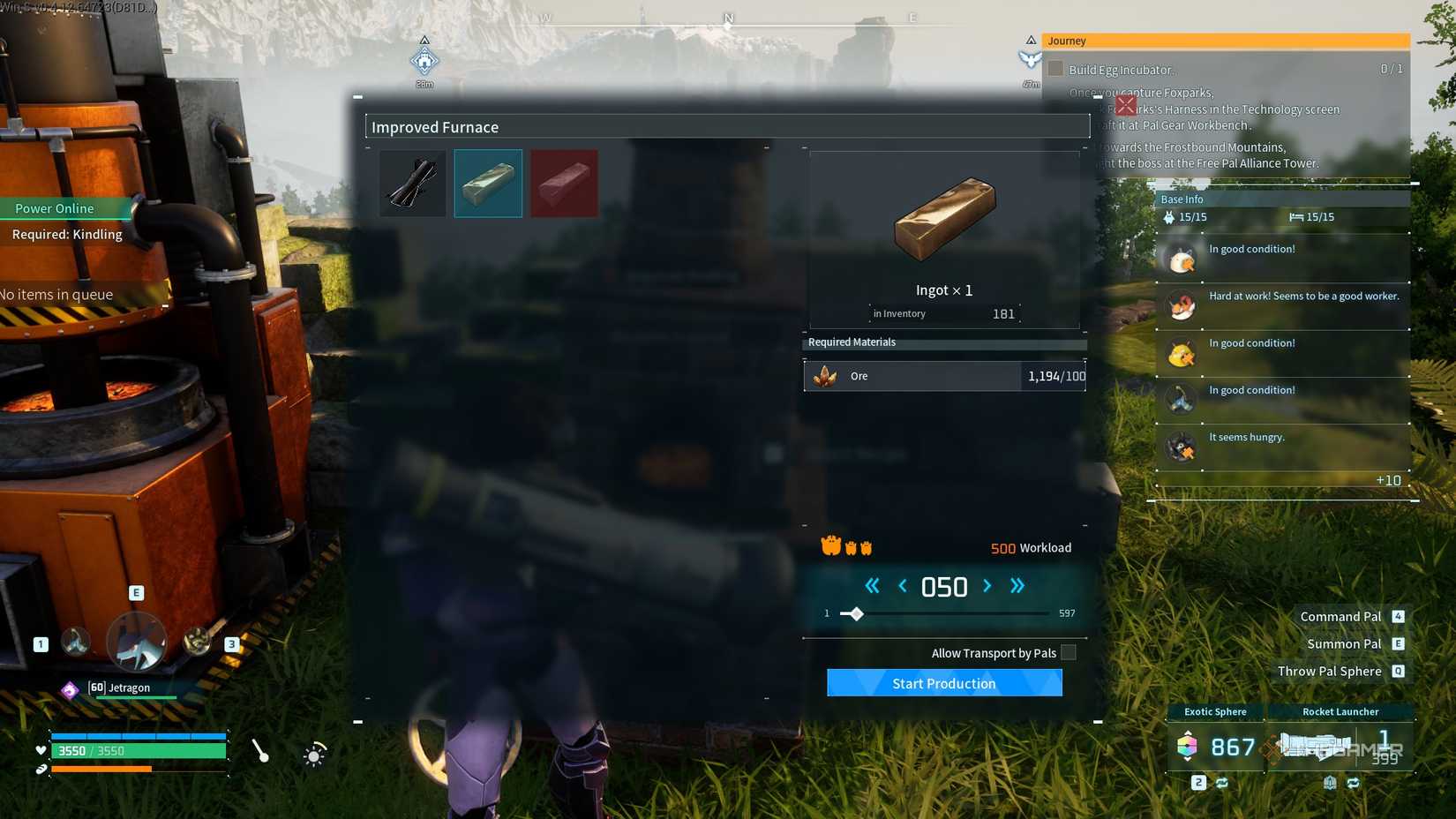Click the Exotic Sphere icon showing 867
Image resolution: width=1456 pixels, height=819 pixels.
[1187, 747]
